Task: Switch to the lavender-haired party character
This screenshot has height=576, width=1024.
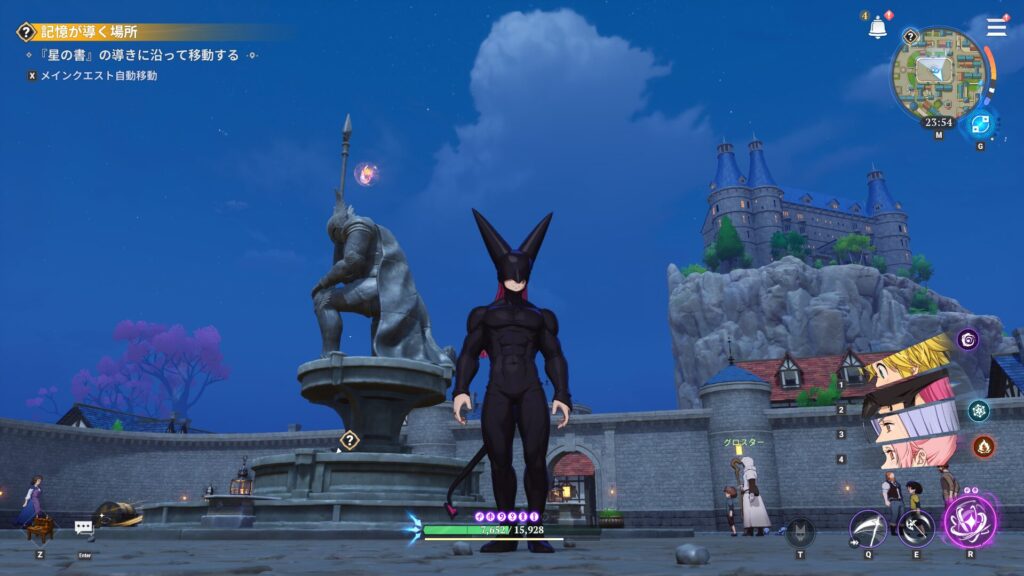Action: coord(908,428)
